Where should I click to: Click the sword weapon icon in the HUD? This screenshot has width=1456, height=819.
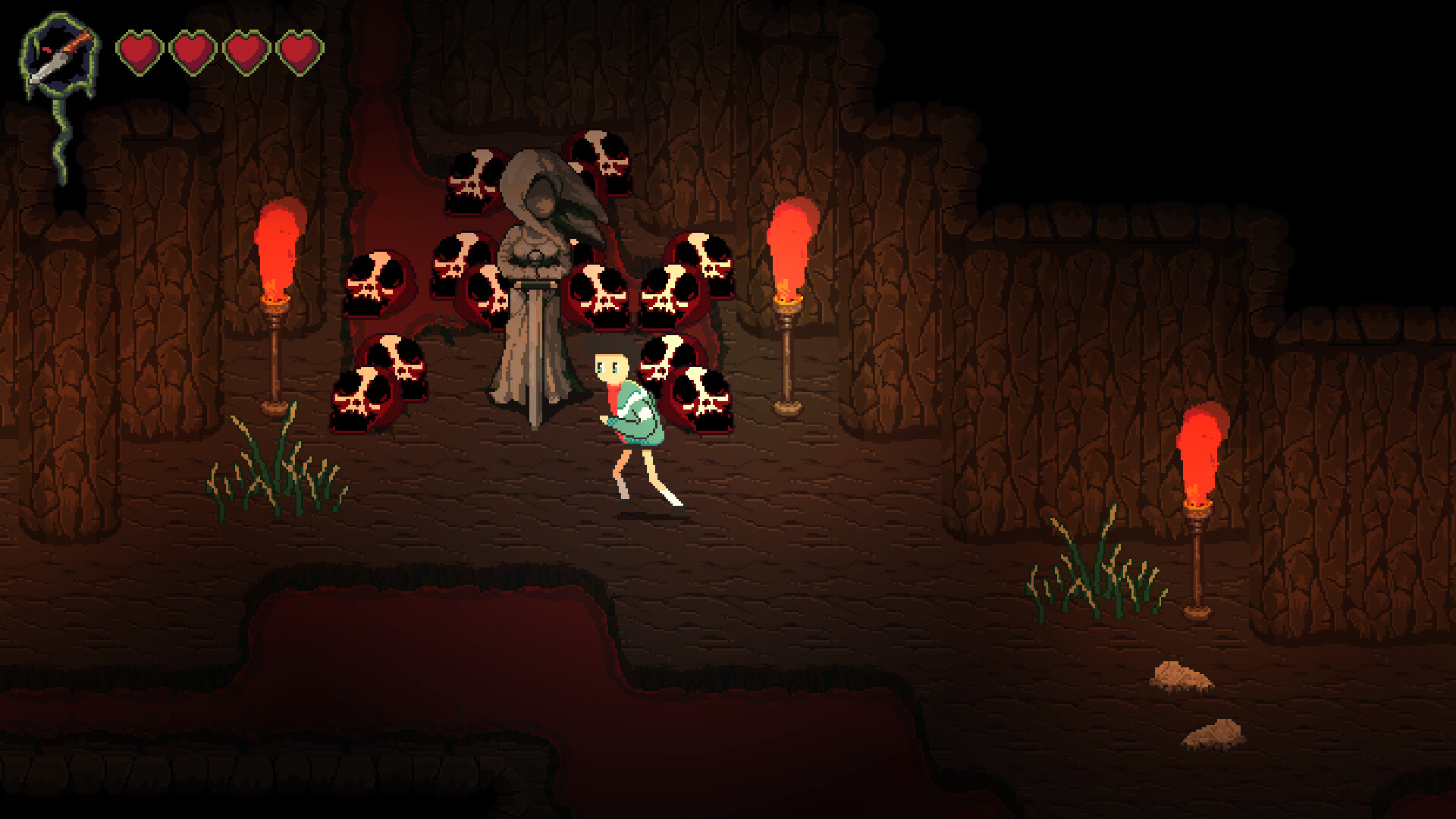59,57
